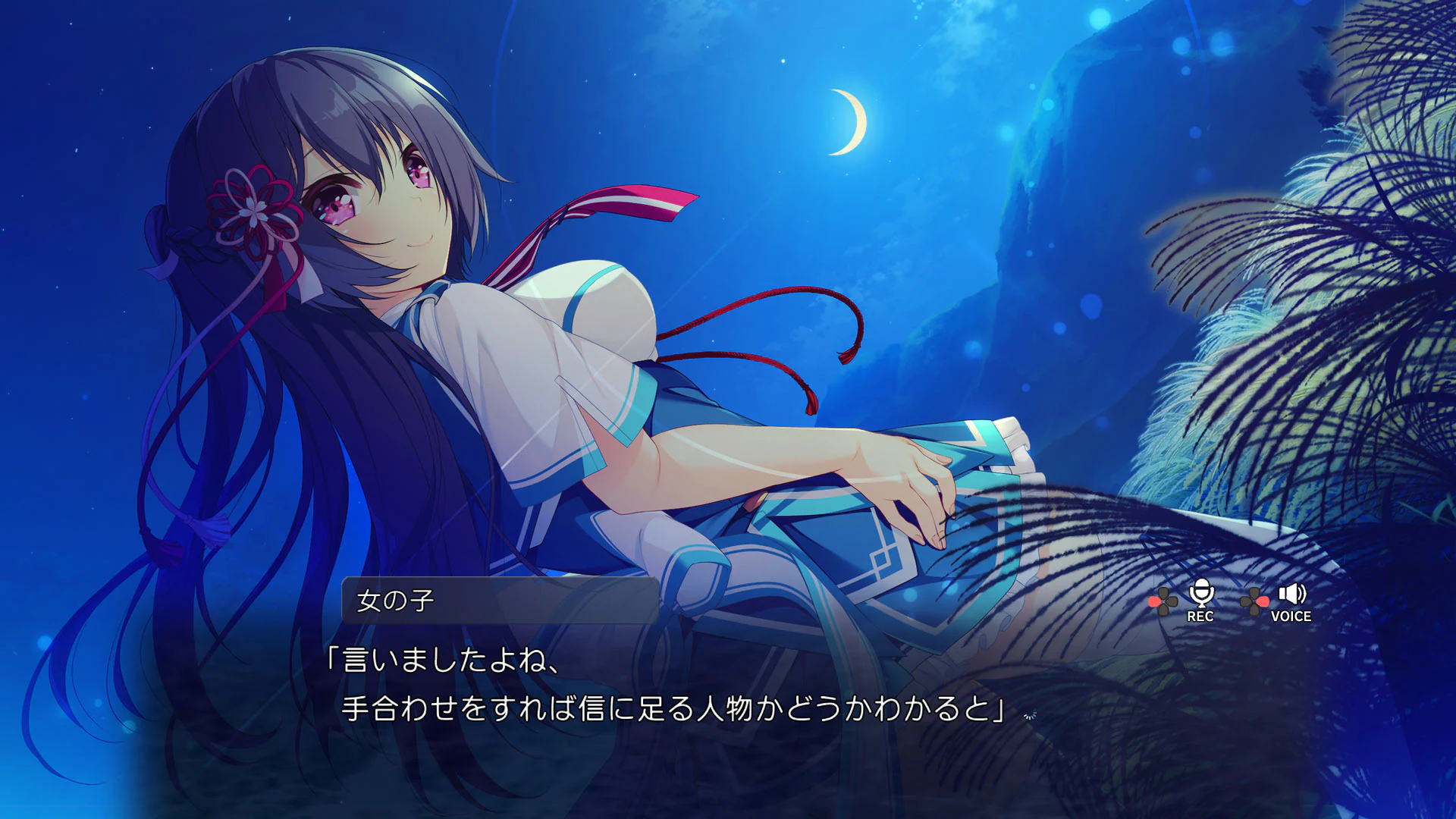Viewport: 1456px width, 819px height.
Task: Click the volume waves on the VOICE icon
Action: click(x=1301, y=594)
